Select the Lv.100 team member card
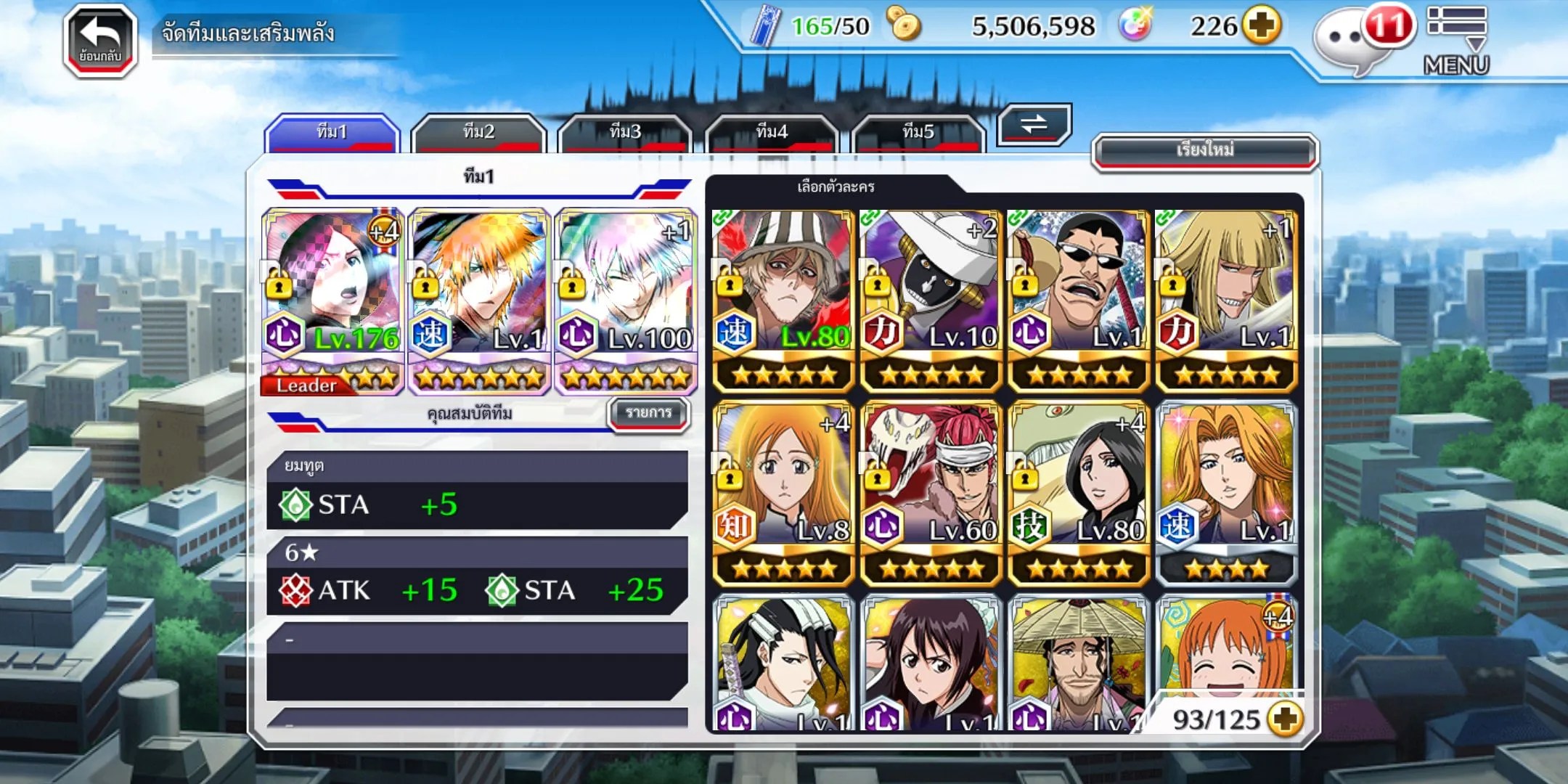Viewport: 1568px width, 784px height. (626, 301)
